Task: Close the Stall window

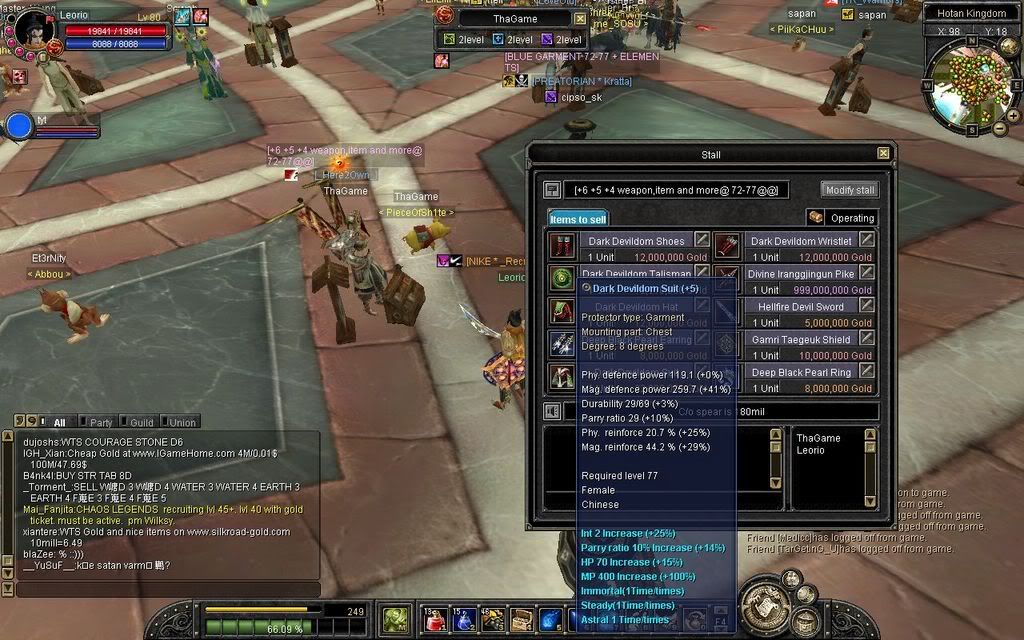Action: [x=883, y=153]
